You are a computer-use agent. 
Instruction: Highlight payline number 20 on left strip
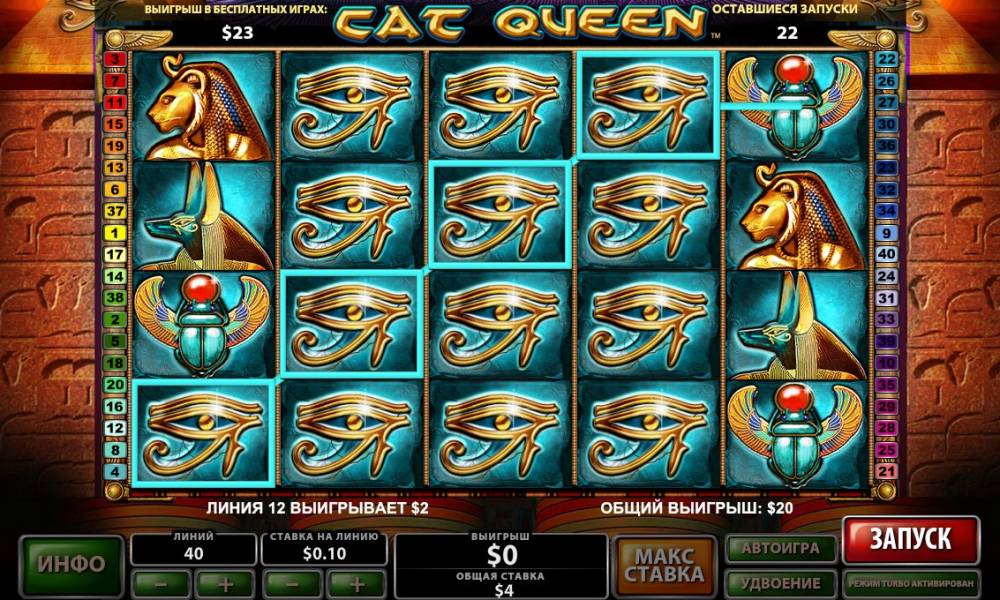(x=115, y=384)
